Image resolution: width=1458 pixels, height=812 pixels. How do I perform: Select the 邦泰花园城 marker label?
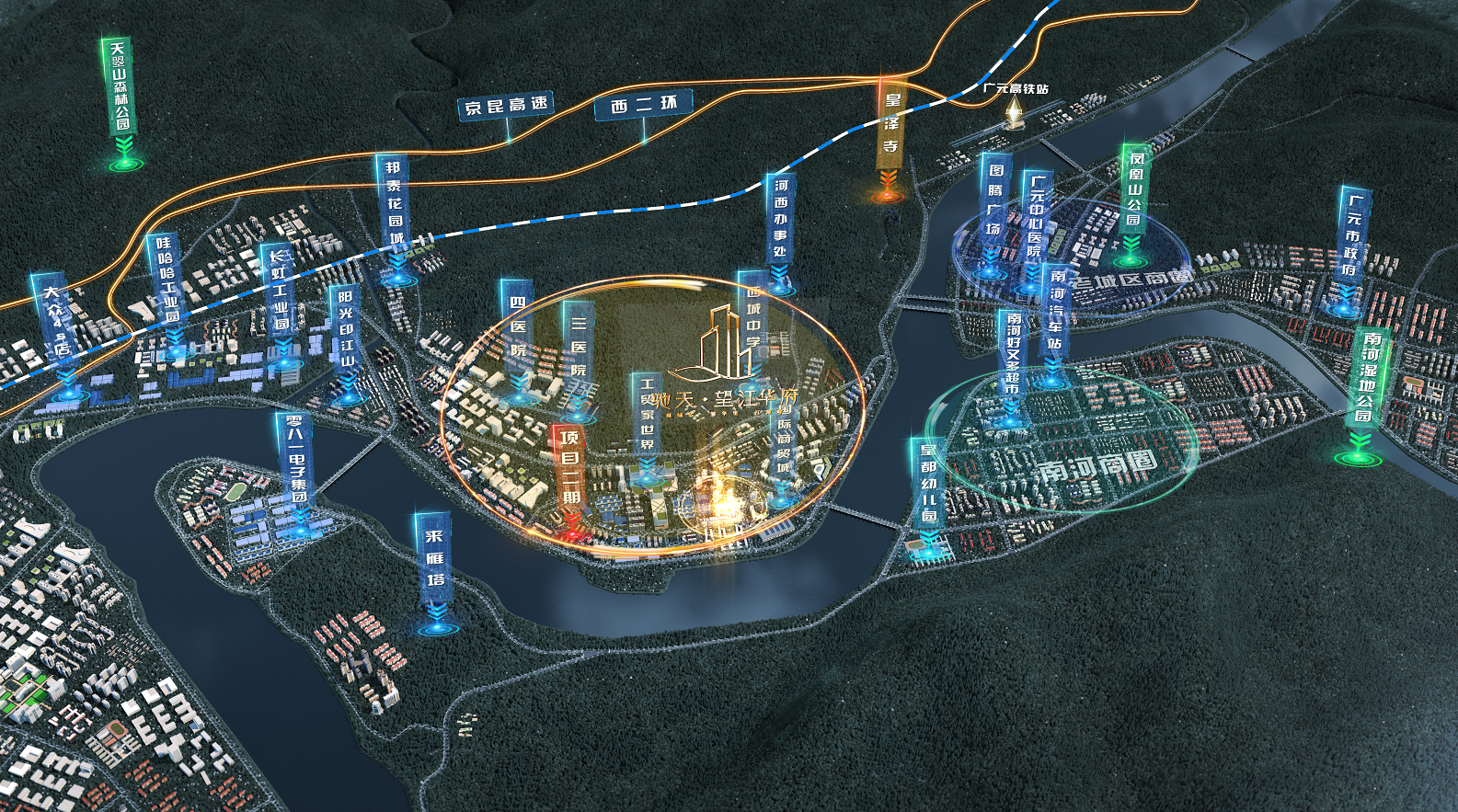click(x=395, y=204)
